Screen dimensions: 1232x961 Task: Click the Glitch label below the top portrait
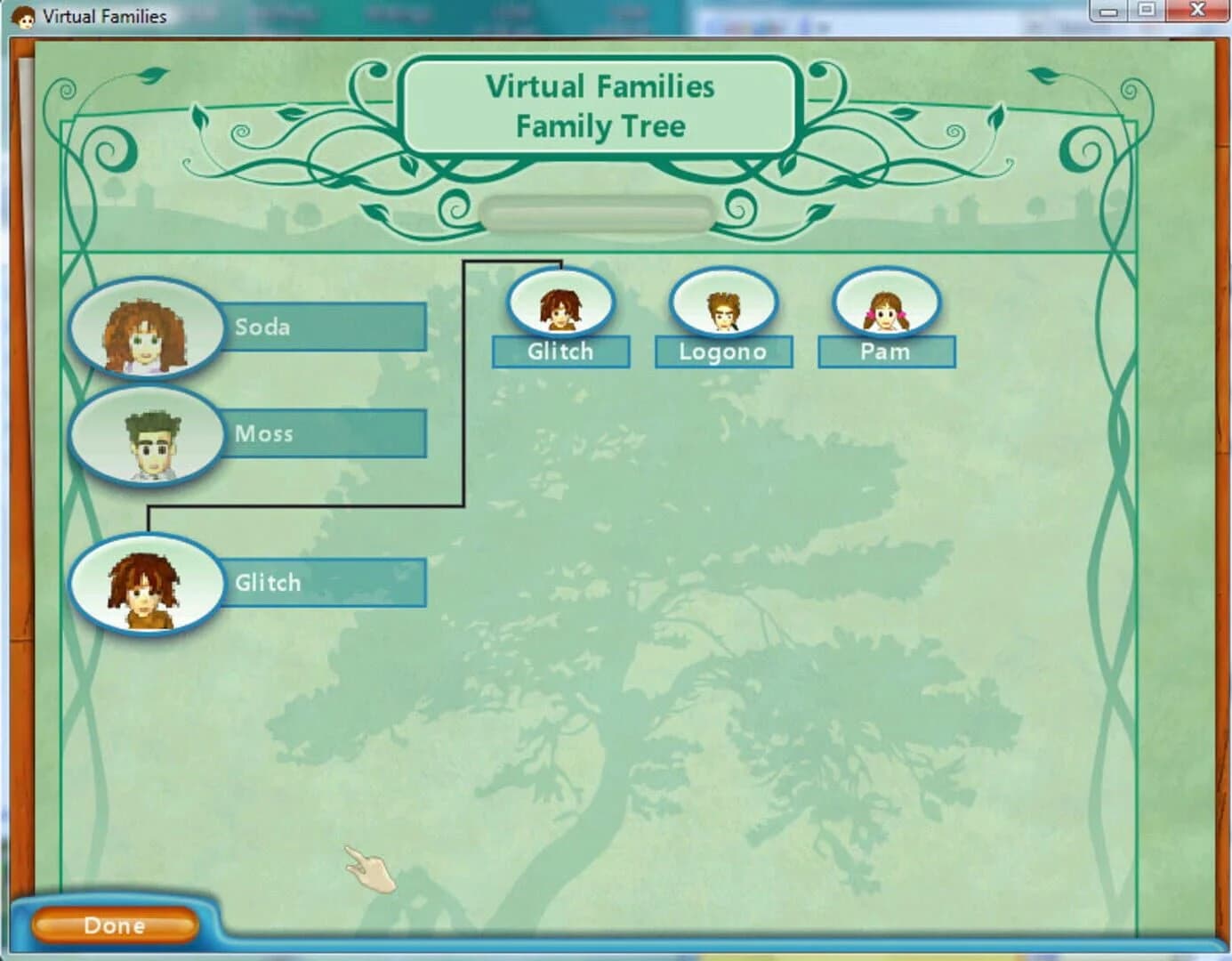560,351
